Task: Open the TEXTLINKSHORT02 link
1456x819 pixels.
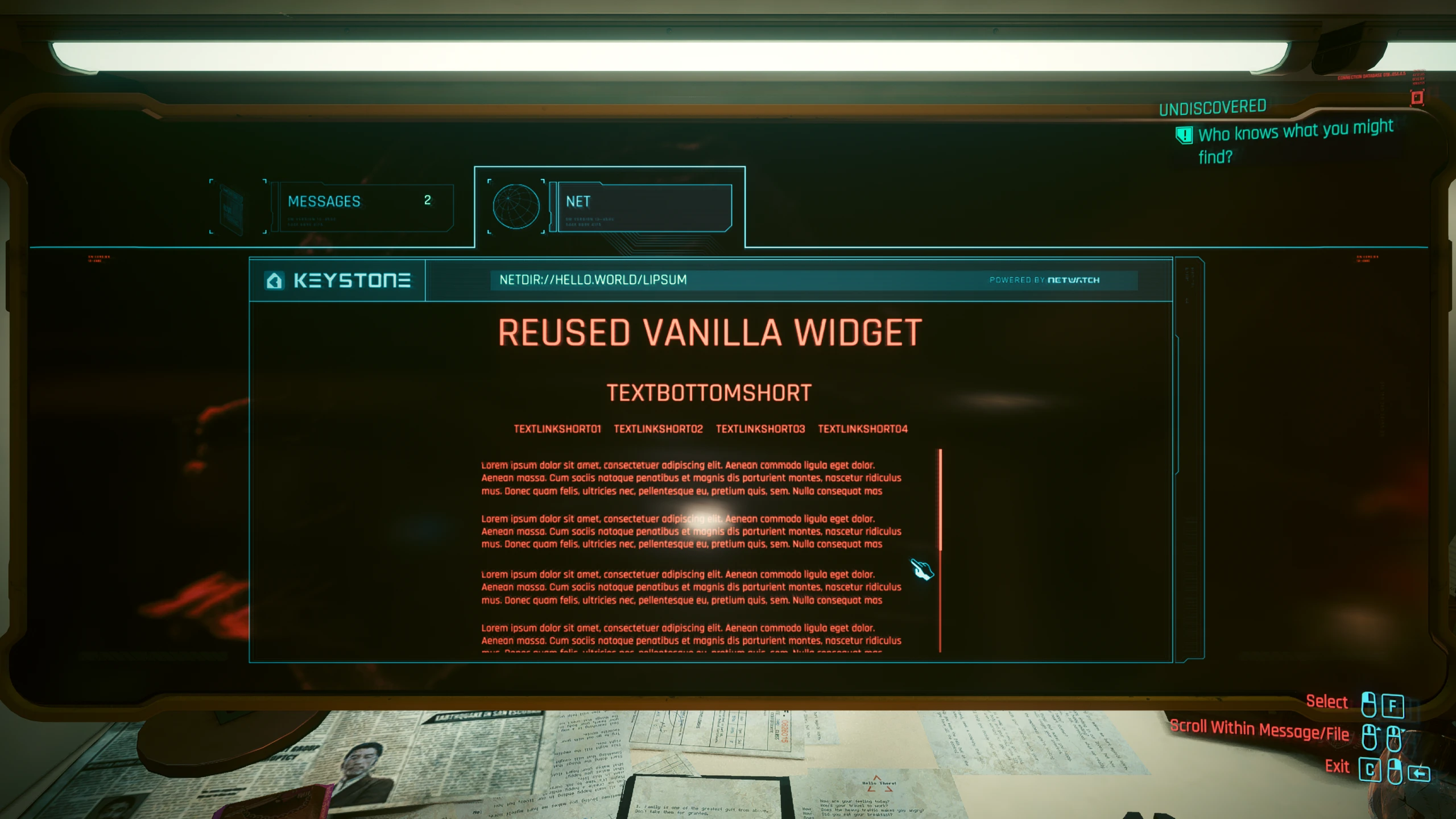Action: (658, 429)
